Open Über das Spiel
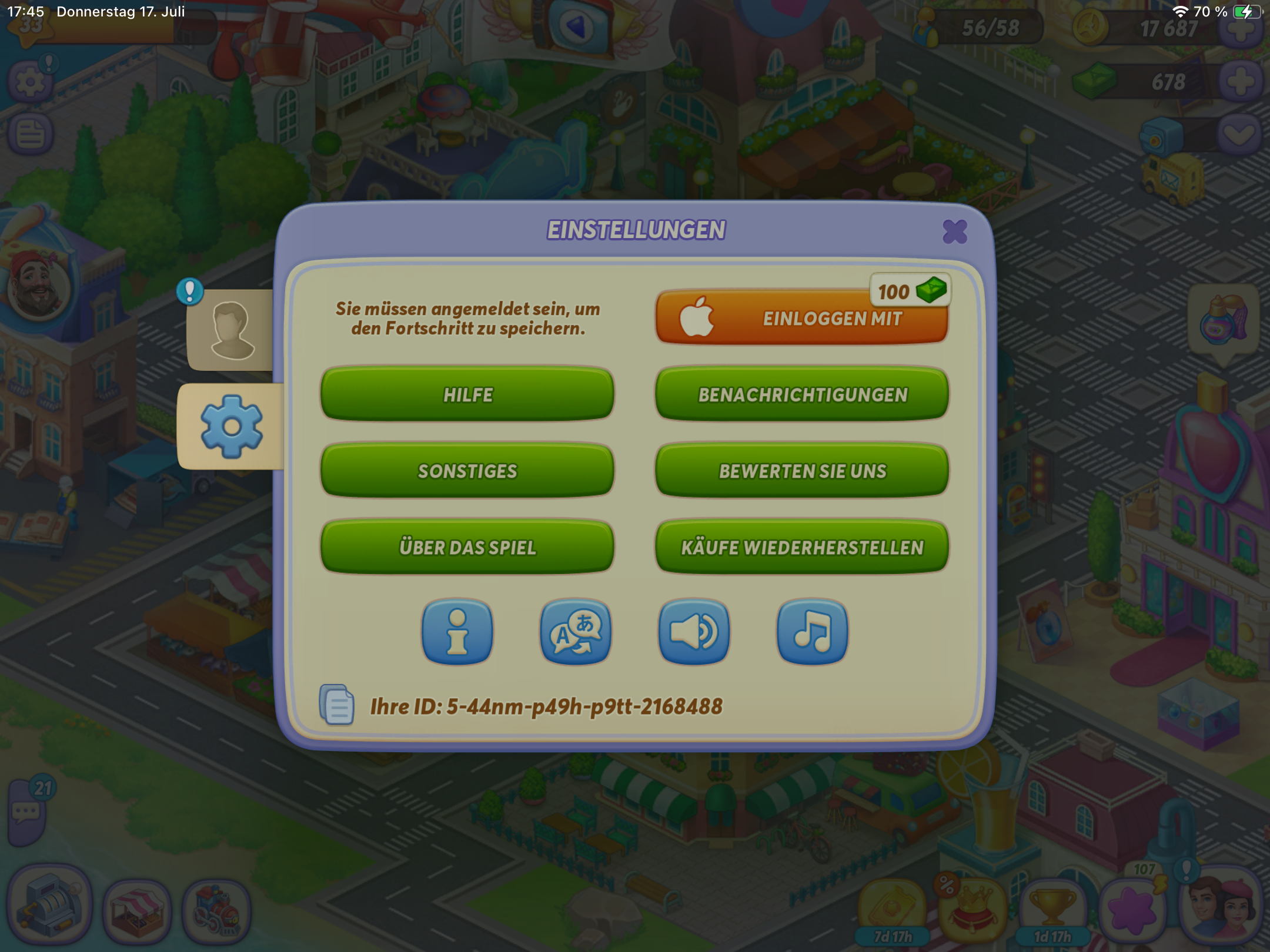Image resolution: width=1270 pixels, height=952 pixels. click(x=467, y=547)
